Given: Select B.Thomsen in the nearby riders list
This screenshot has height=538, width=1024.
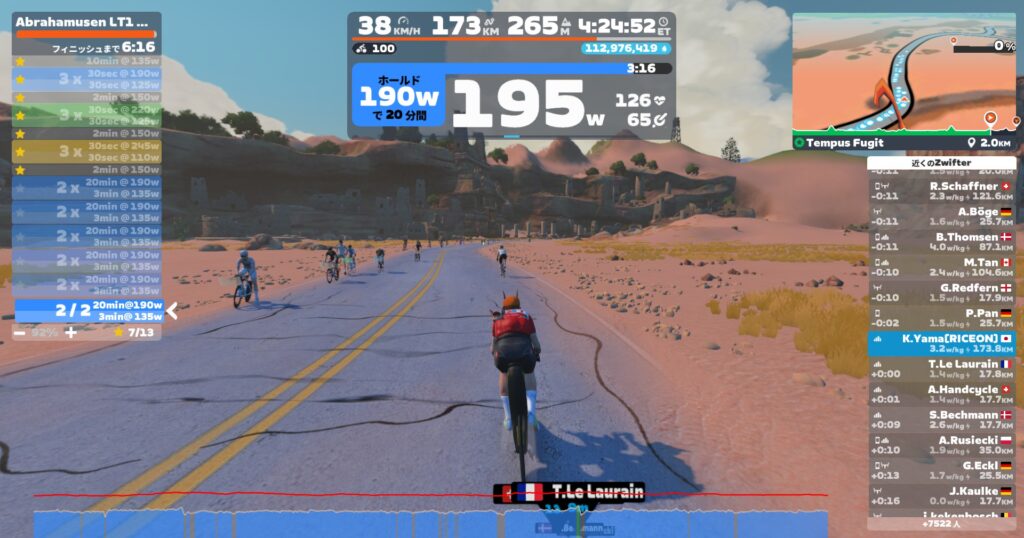Looking at the screenshot, I should 941,242.
